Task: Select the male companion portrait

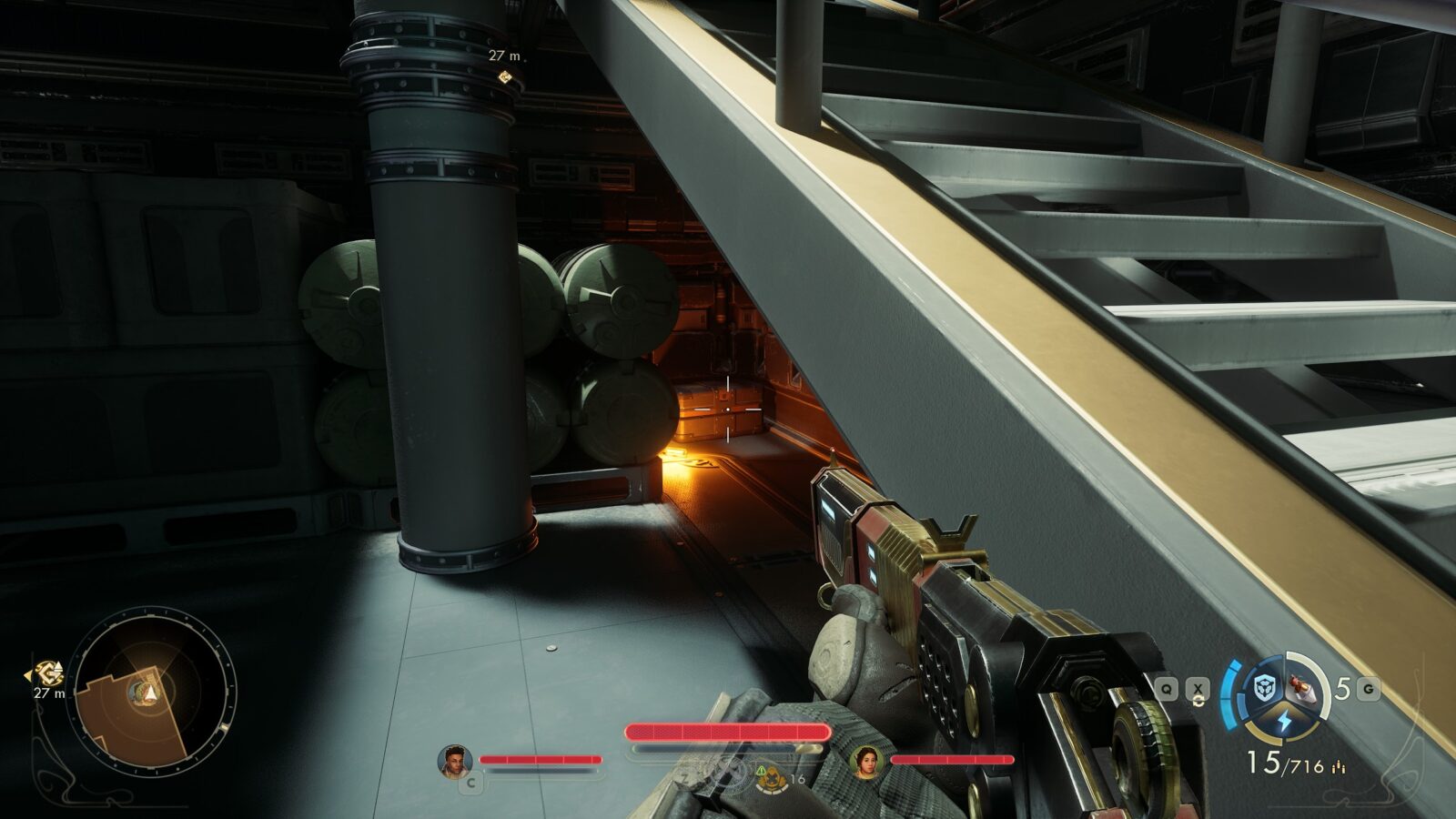Action: 454,761
